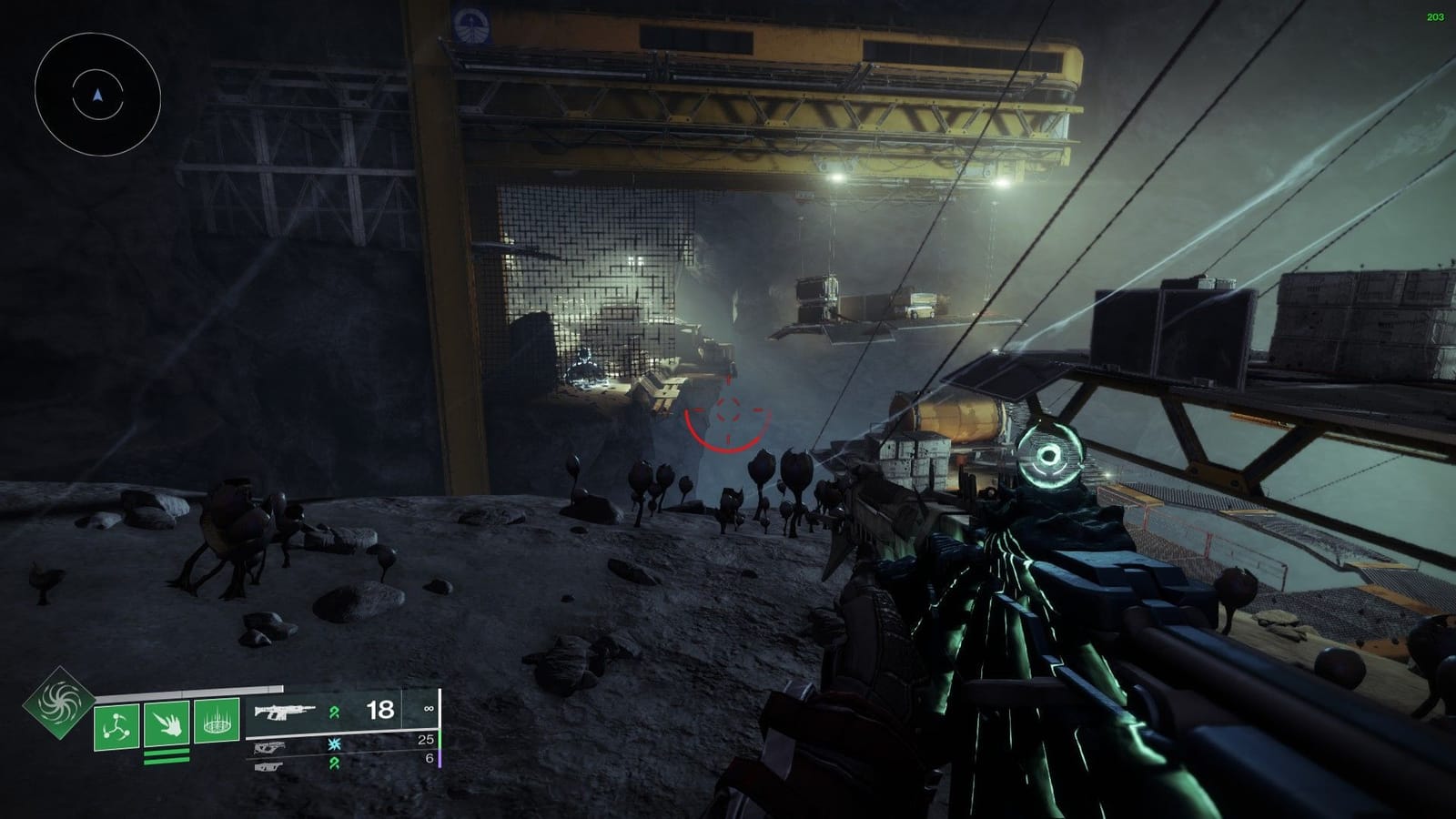The width and height of the screenshot is (1456, 819).
Task: Click the blue Stasis snowflake icon
Action: point(333,744)
